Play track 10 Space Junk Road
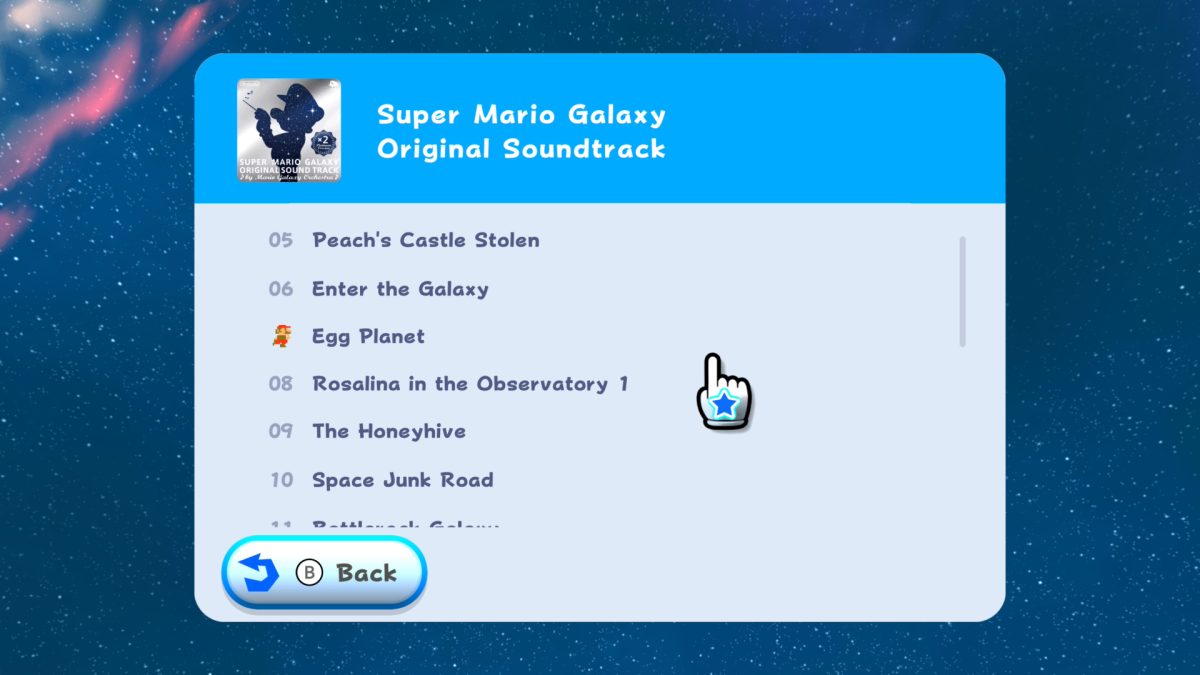This screenshot has height=675, width=1200. [x=402, y=480]
